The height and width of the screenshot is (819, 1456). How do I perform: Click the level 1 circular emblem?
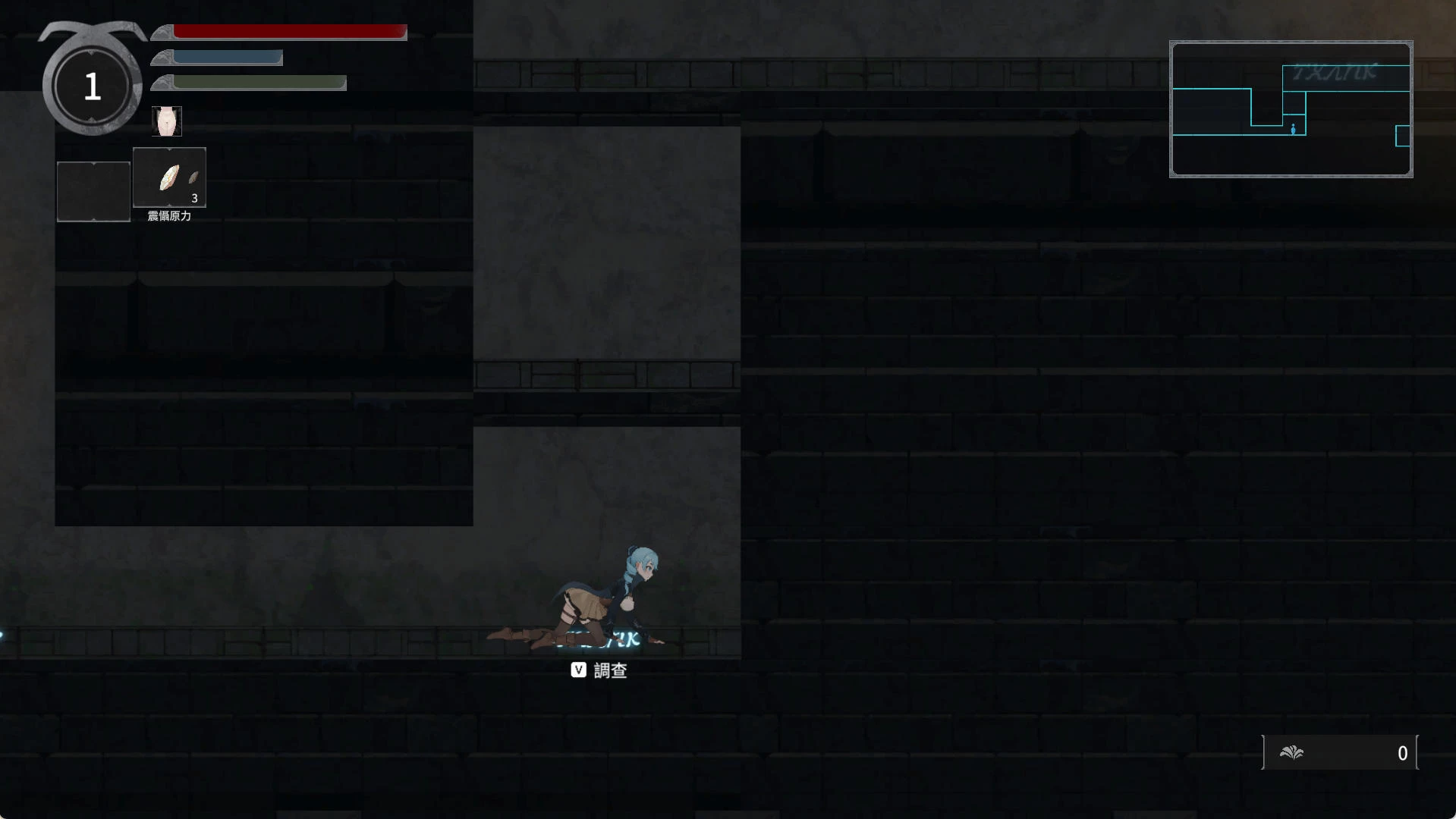click(x=93, y=87)
